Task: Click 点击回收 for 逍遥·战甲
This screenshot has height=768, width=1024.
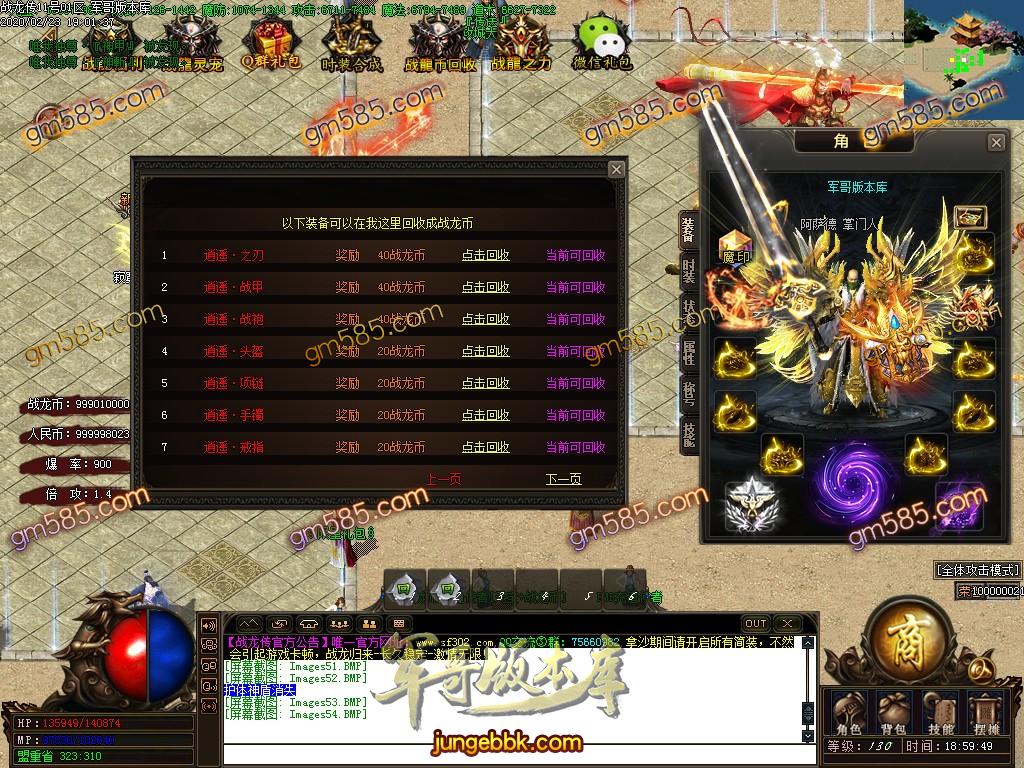Action: coord(485,288)
